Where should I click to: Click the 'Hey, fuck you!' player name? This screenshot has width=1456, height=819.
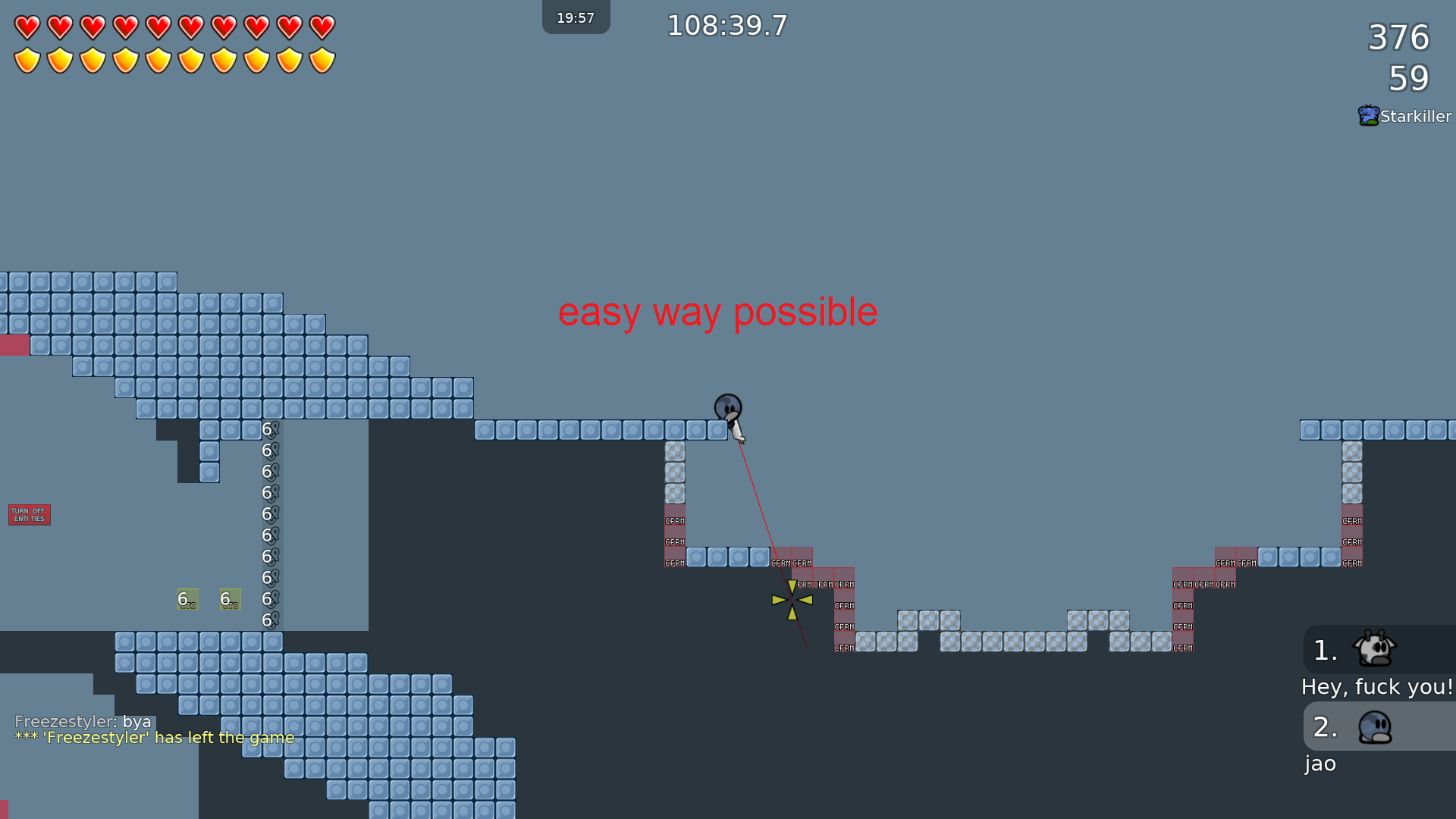(1377, 686)
